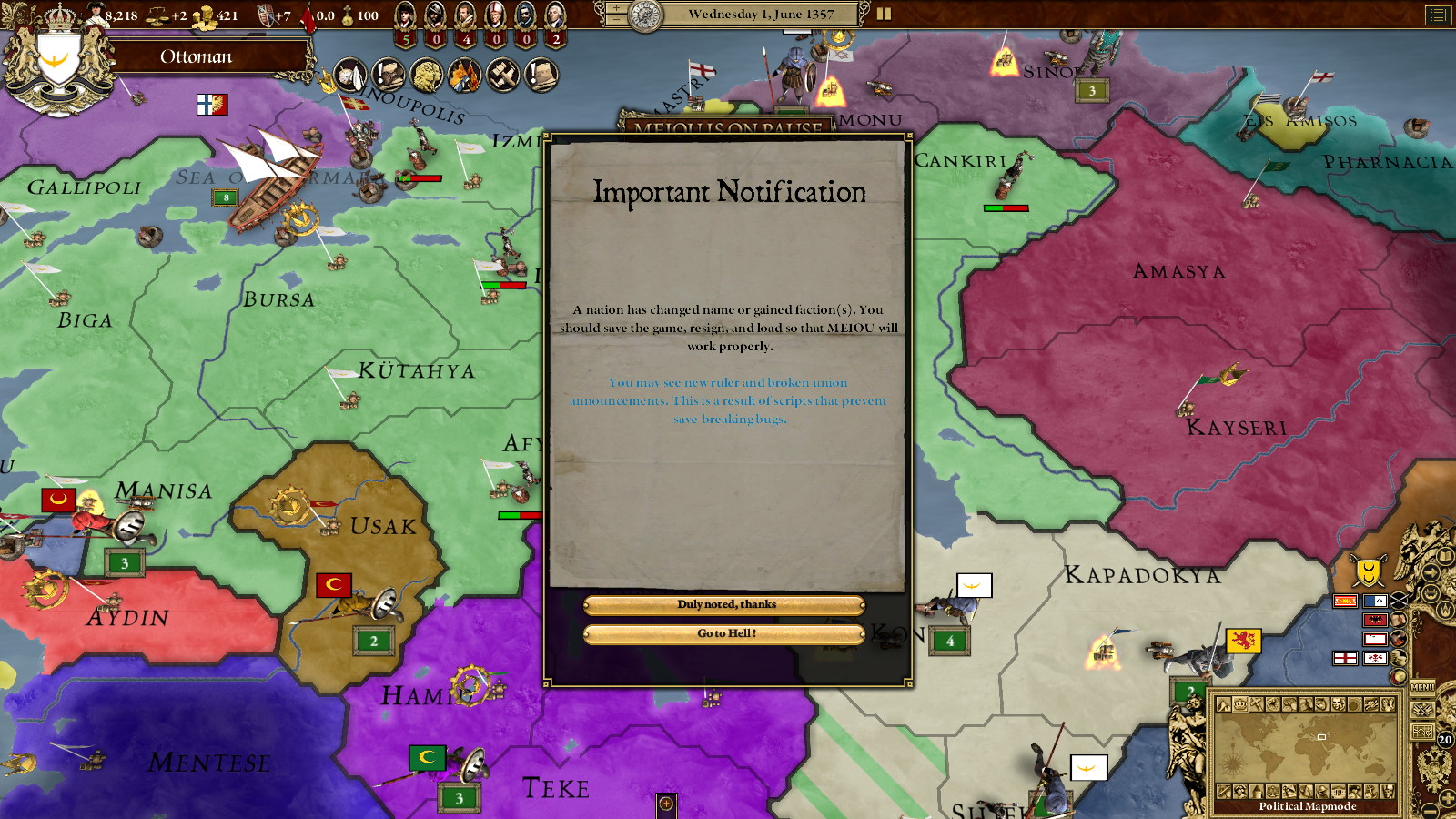Decrease game speed with the minus button

616,19
